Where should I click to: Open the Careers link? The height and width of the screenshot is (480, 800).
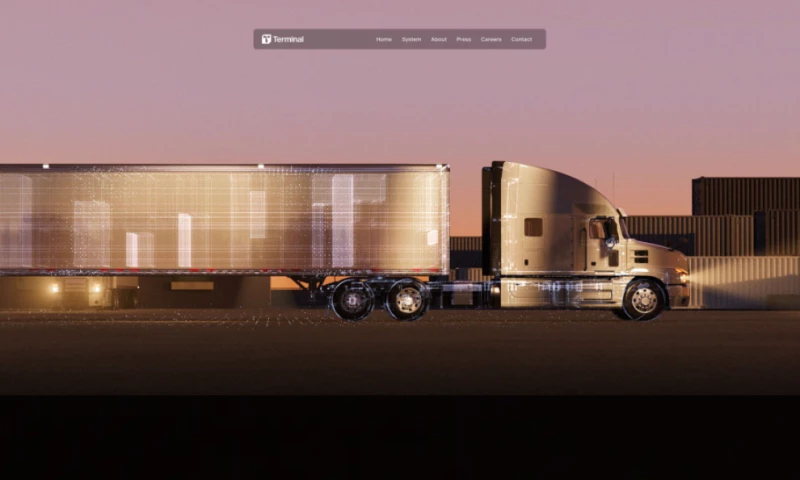[x=491, y=39]
